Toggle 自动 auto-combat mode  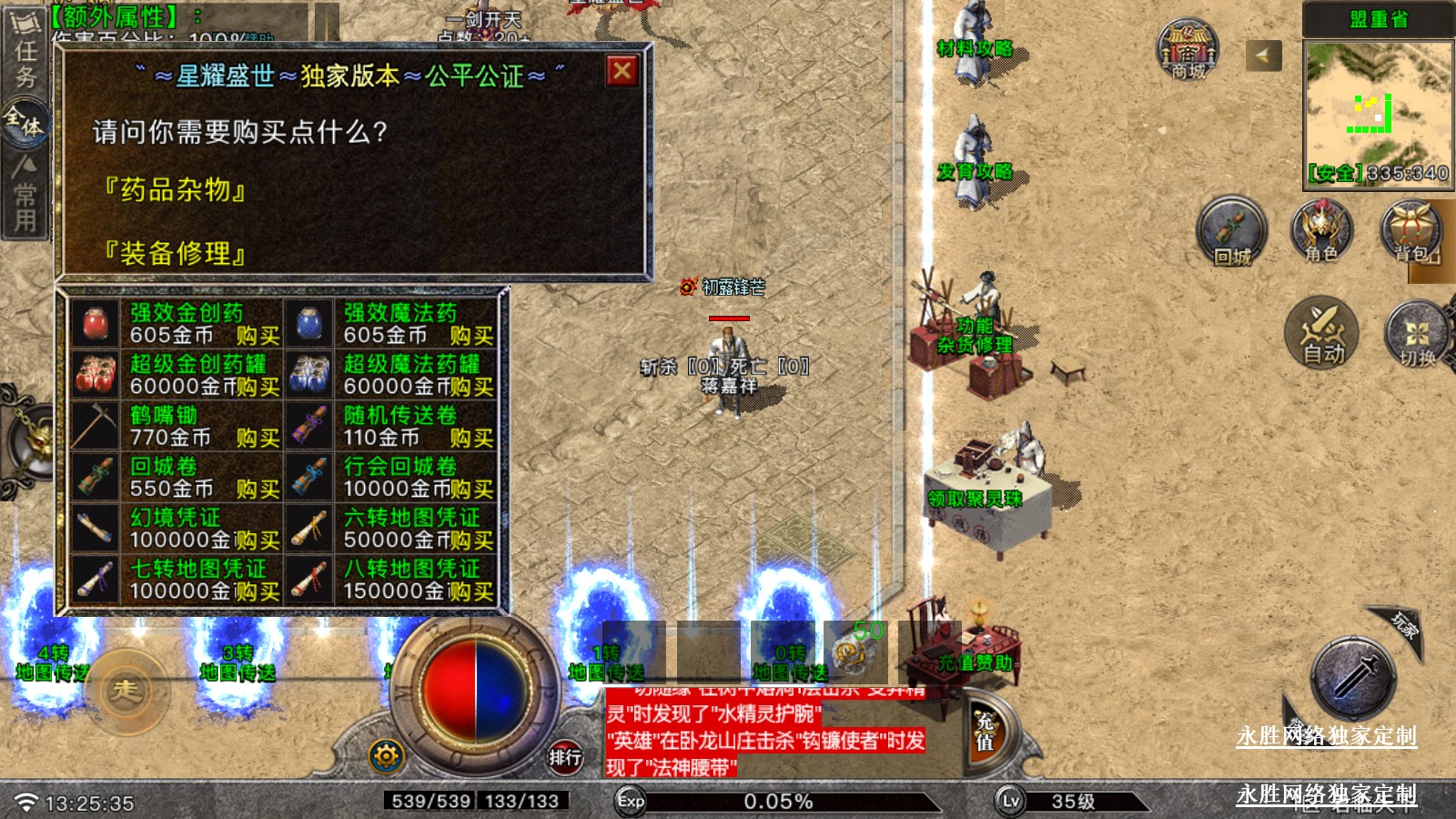pos(1321,333)
